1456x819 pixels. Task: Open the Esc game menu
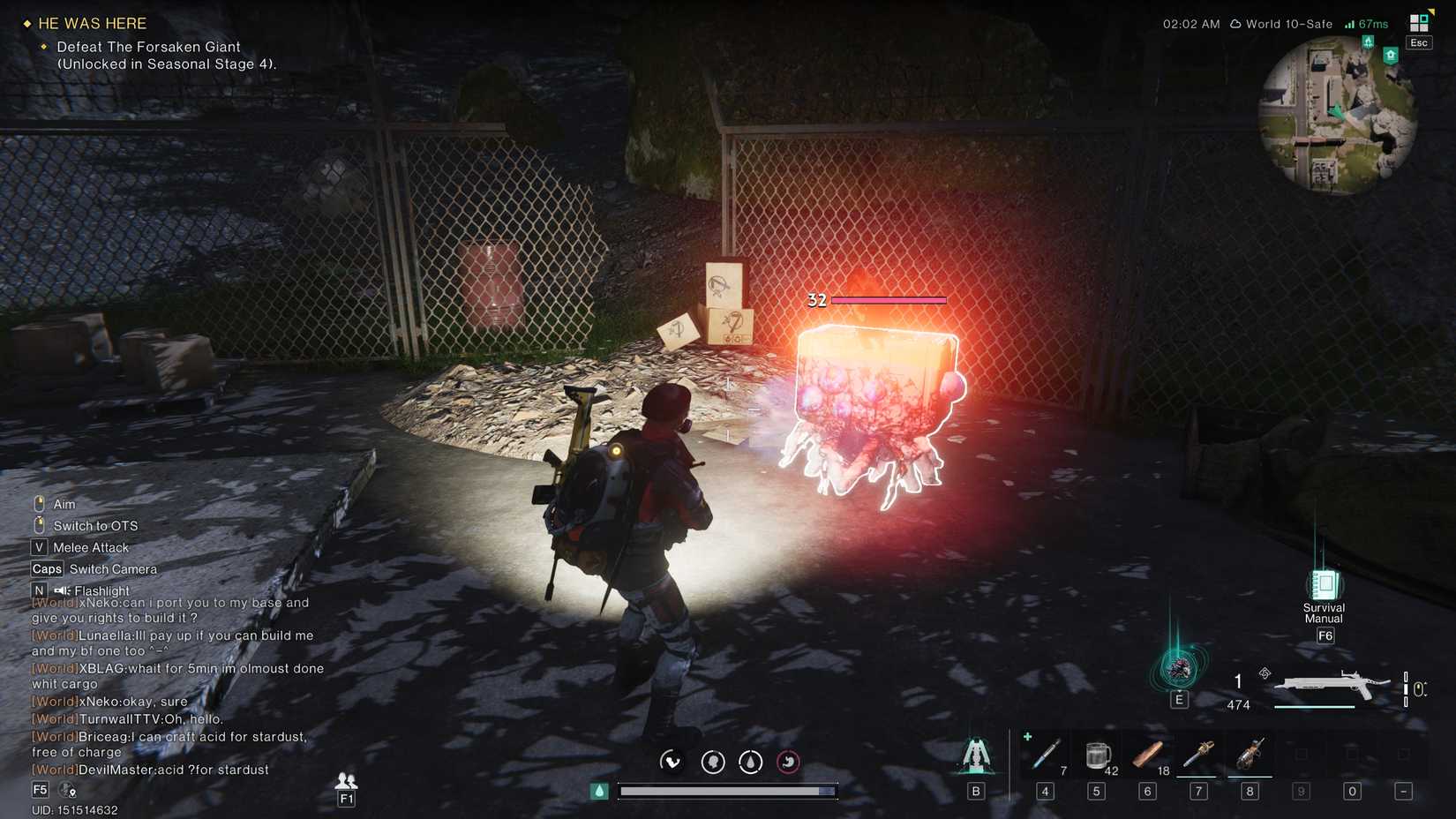(x=1418, y=42)
